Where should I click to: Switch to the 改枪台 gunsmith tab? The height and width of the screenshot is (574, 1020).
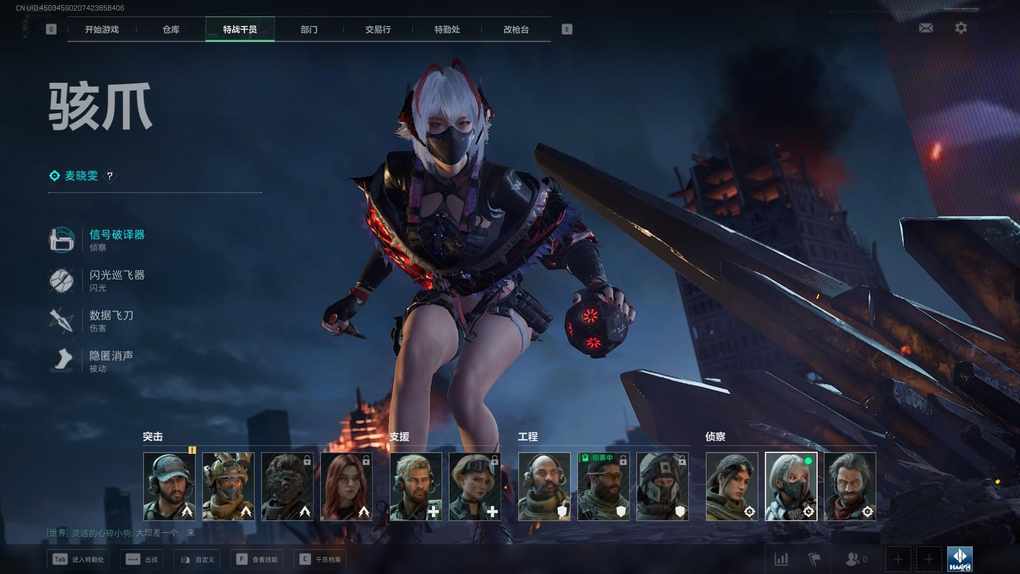click(516, 30)
